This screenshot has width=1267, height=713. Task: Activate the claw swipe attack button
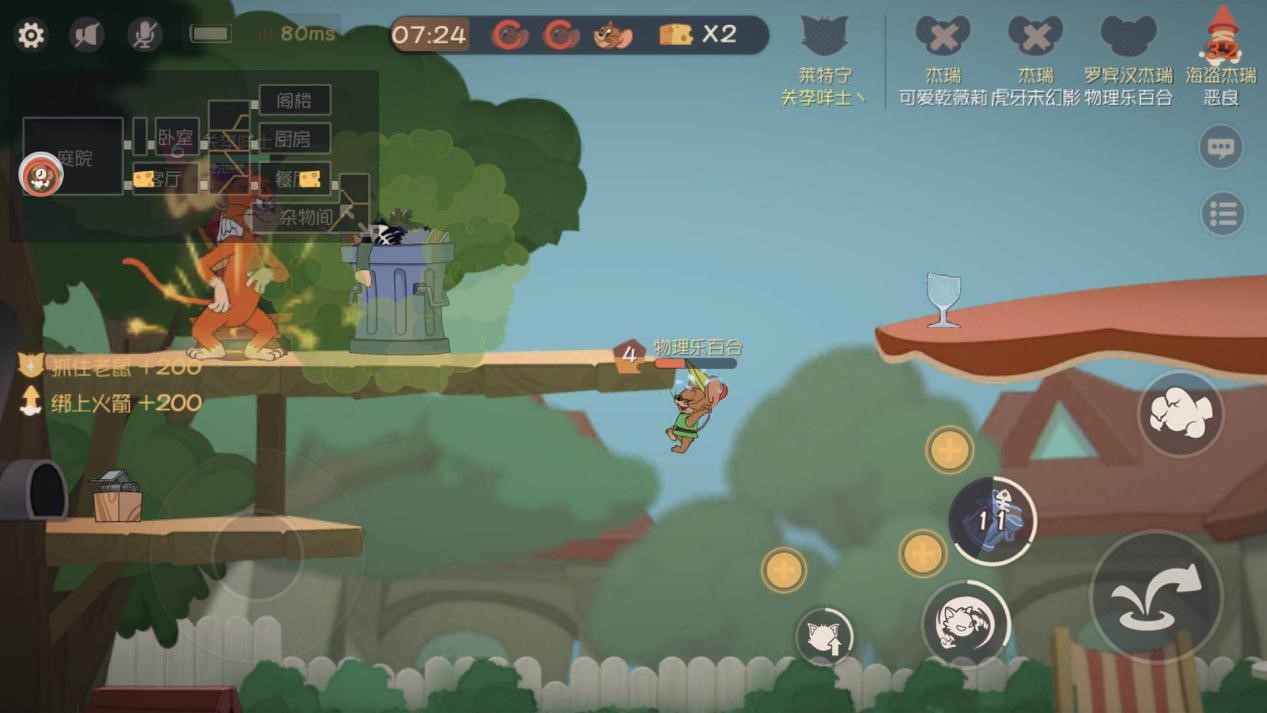tap(1180, 413)
